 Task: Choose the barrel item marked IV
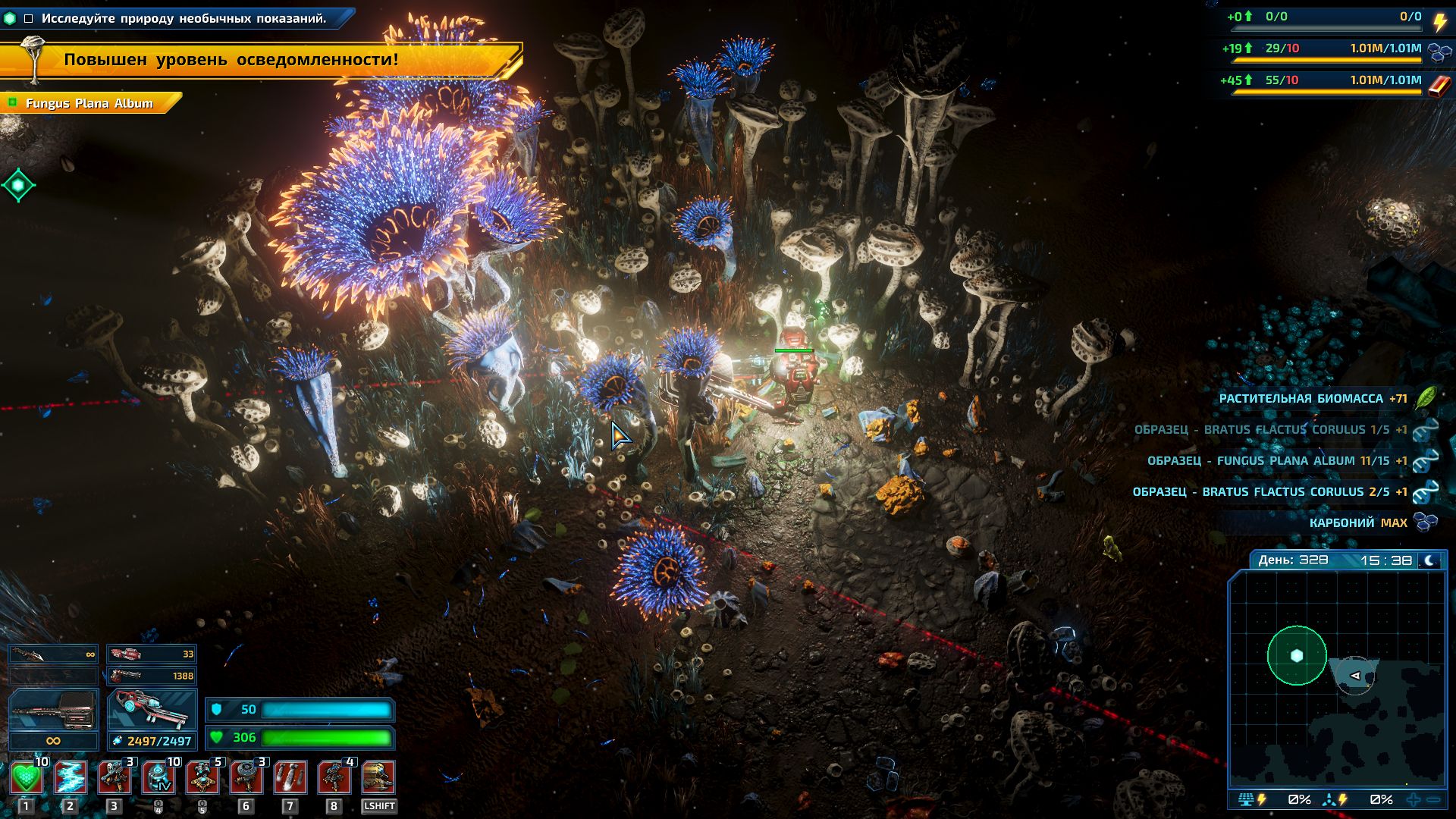(x=158, y=778)
